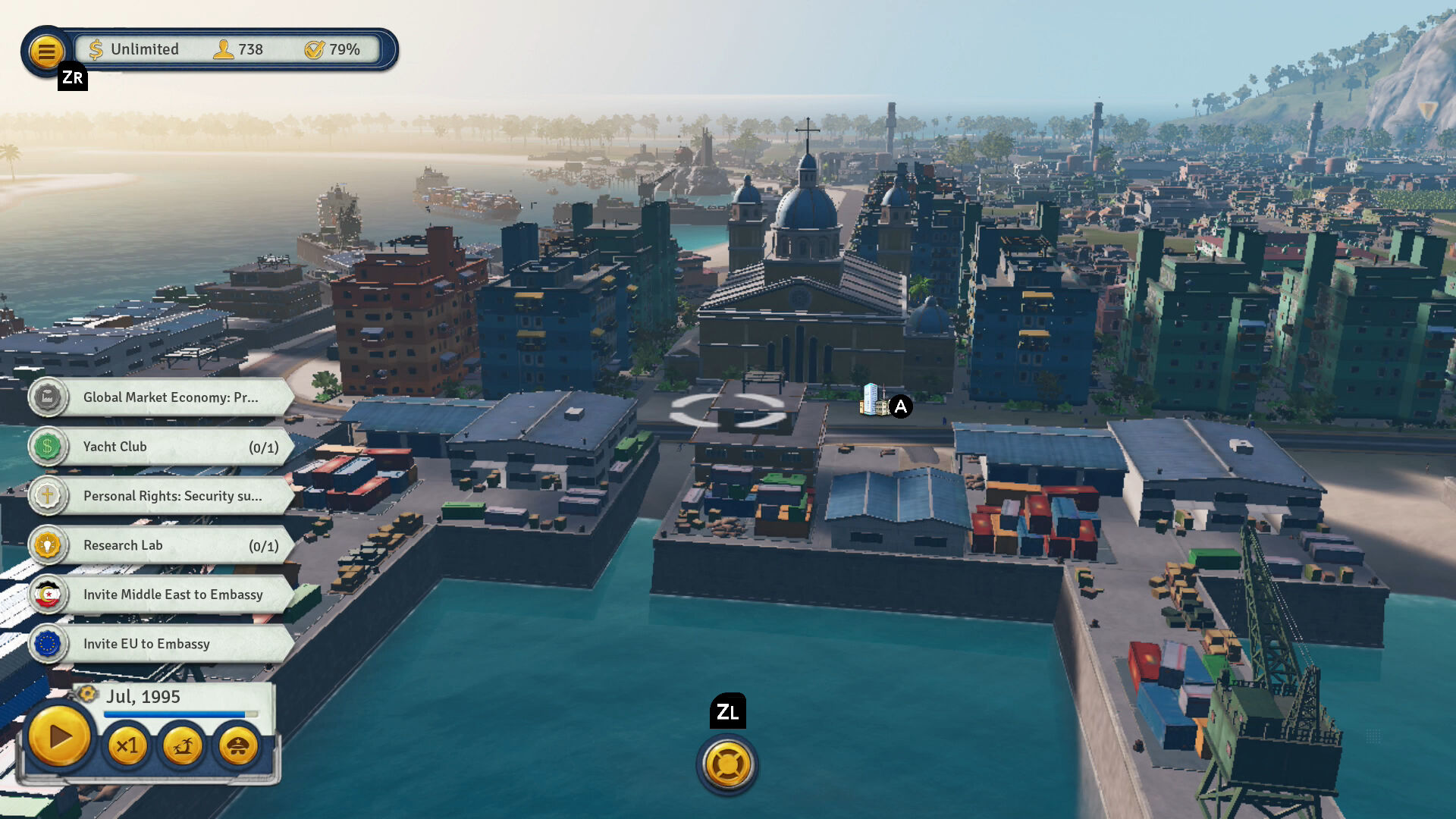Select the El Presidente cap icon
This screenshot has height=819, width=1456.
point(237,746)
